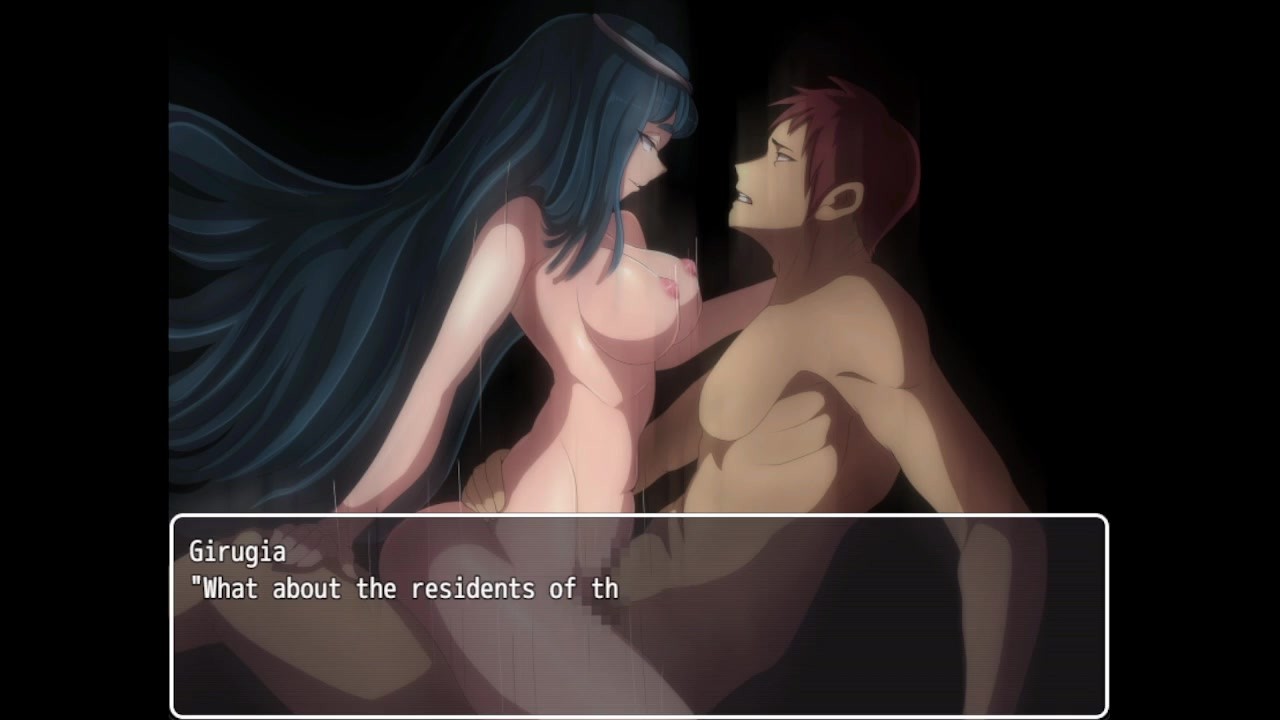Advance Girugia's dialogue message box
This screenshot has height=720, width=1280.
point(639,614)
